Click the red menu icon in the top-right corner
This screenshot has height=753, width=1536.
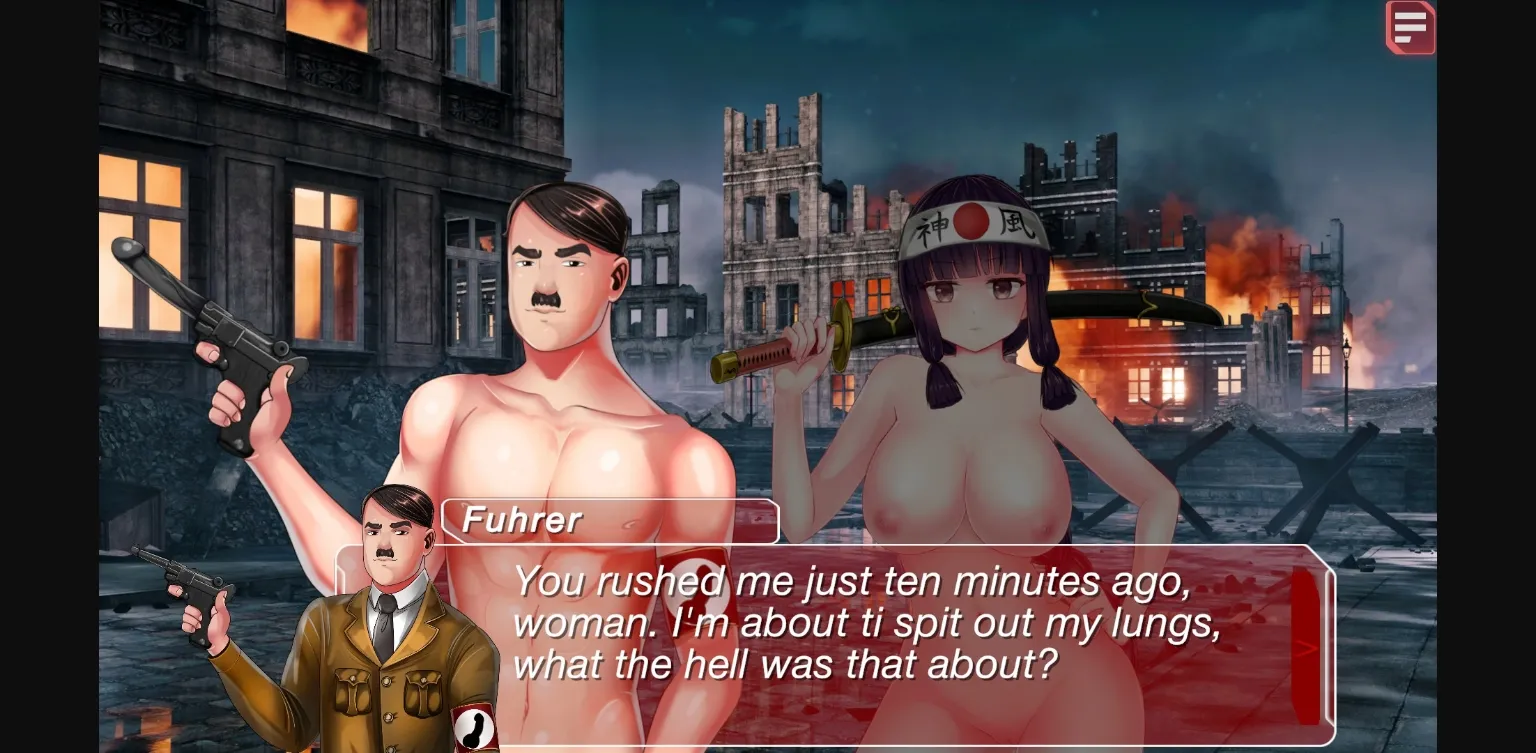point(1411,27)
